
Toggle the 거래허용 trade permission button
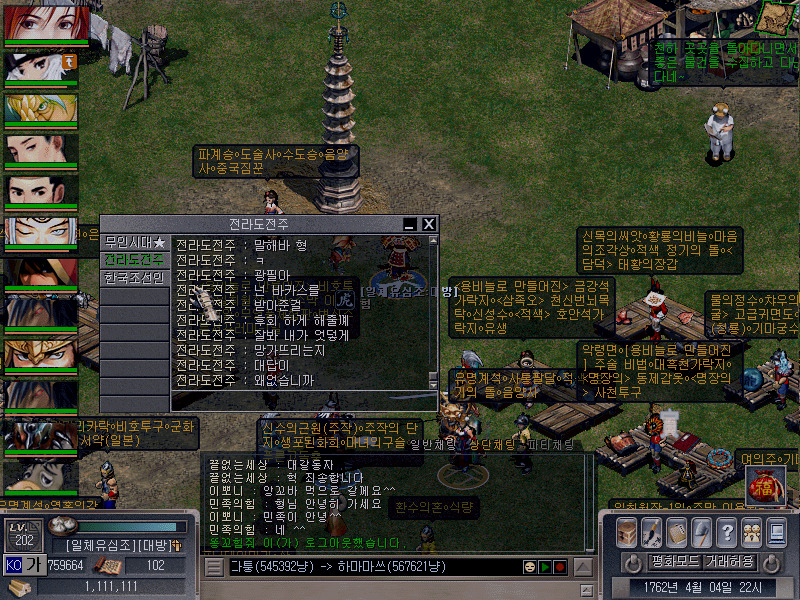point(728,561)
